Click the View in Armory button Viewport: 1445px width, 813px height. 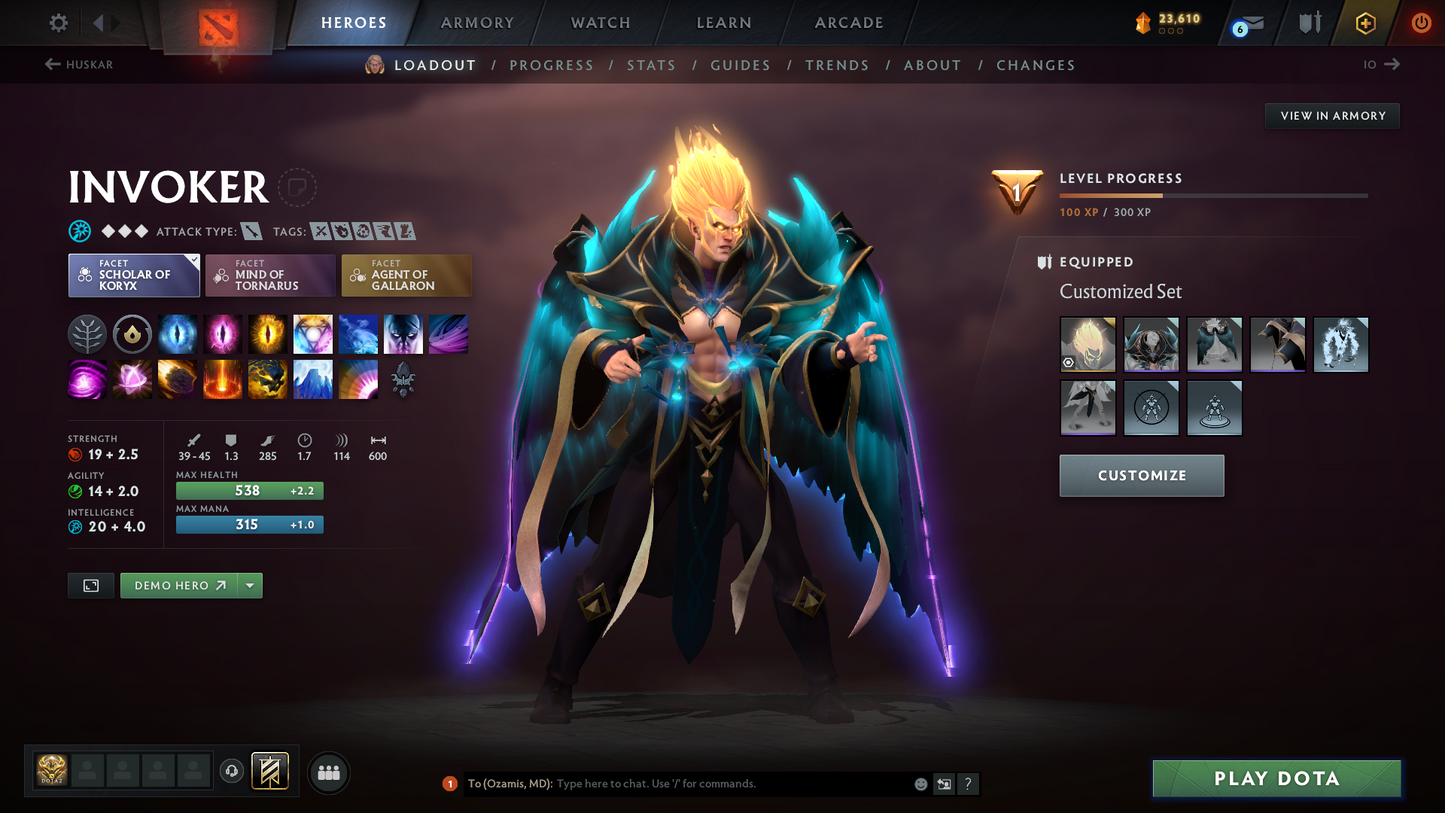1332,115
